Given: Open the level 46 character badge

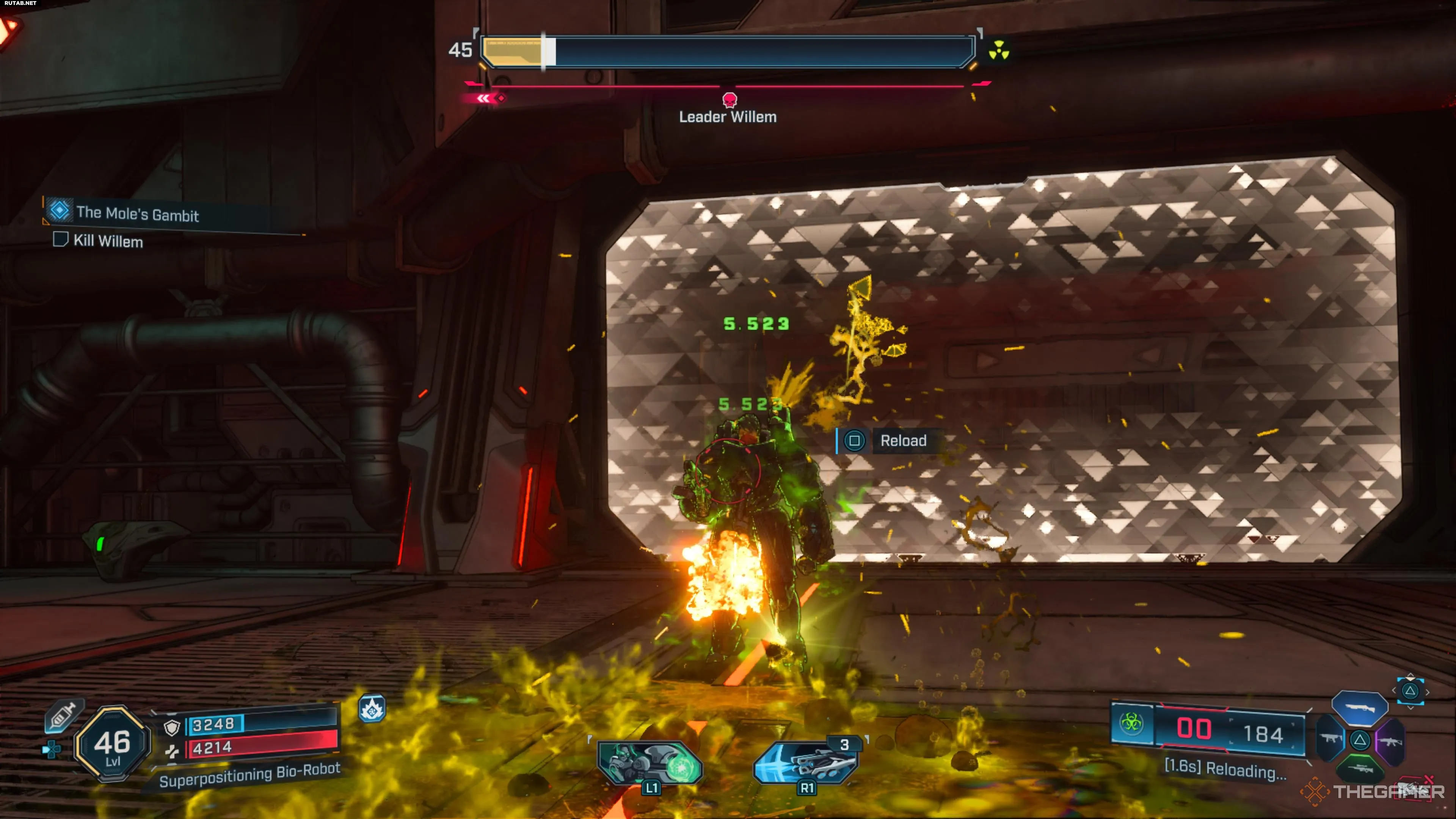Looking at the screenshot, I should tap(113, 744).
